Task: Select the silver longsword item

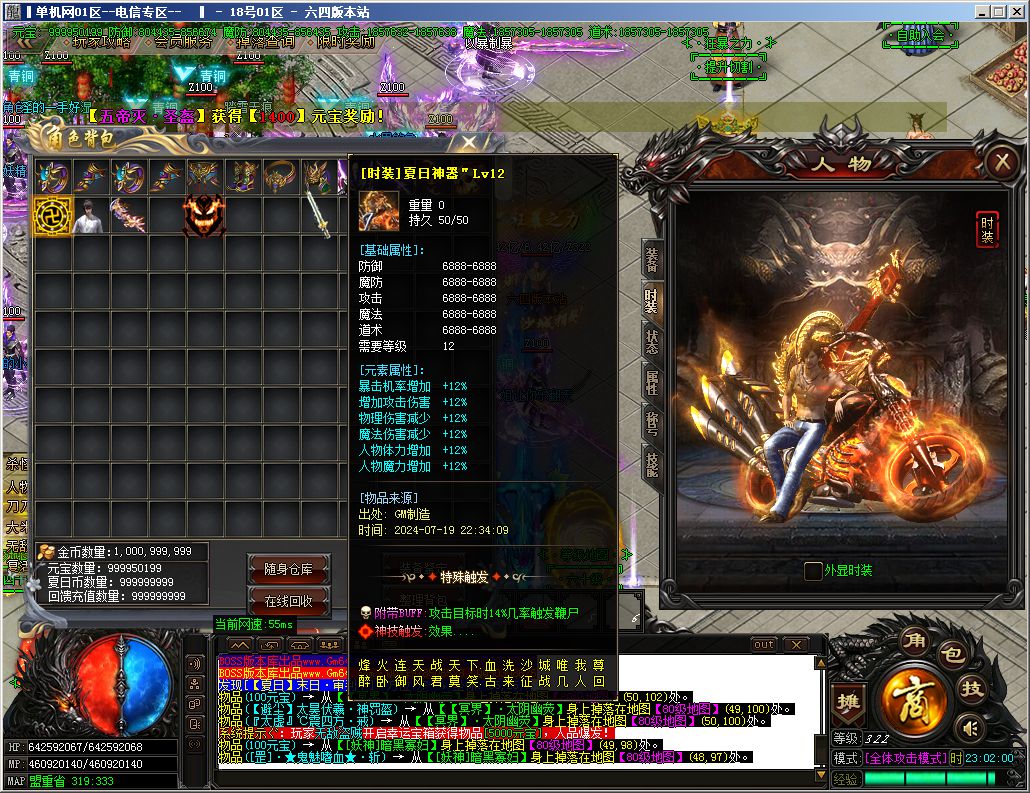Action: point(318,215)
